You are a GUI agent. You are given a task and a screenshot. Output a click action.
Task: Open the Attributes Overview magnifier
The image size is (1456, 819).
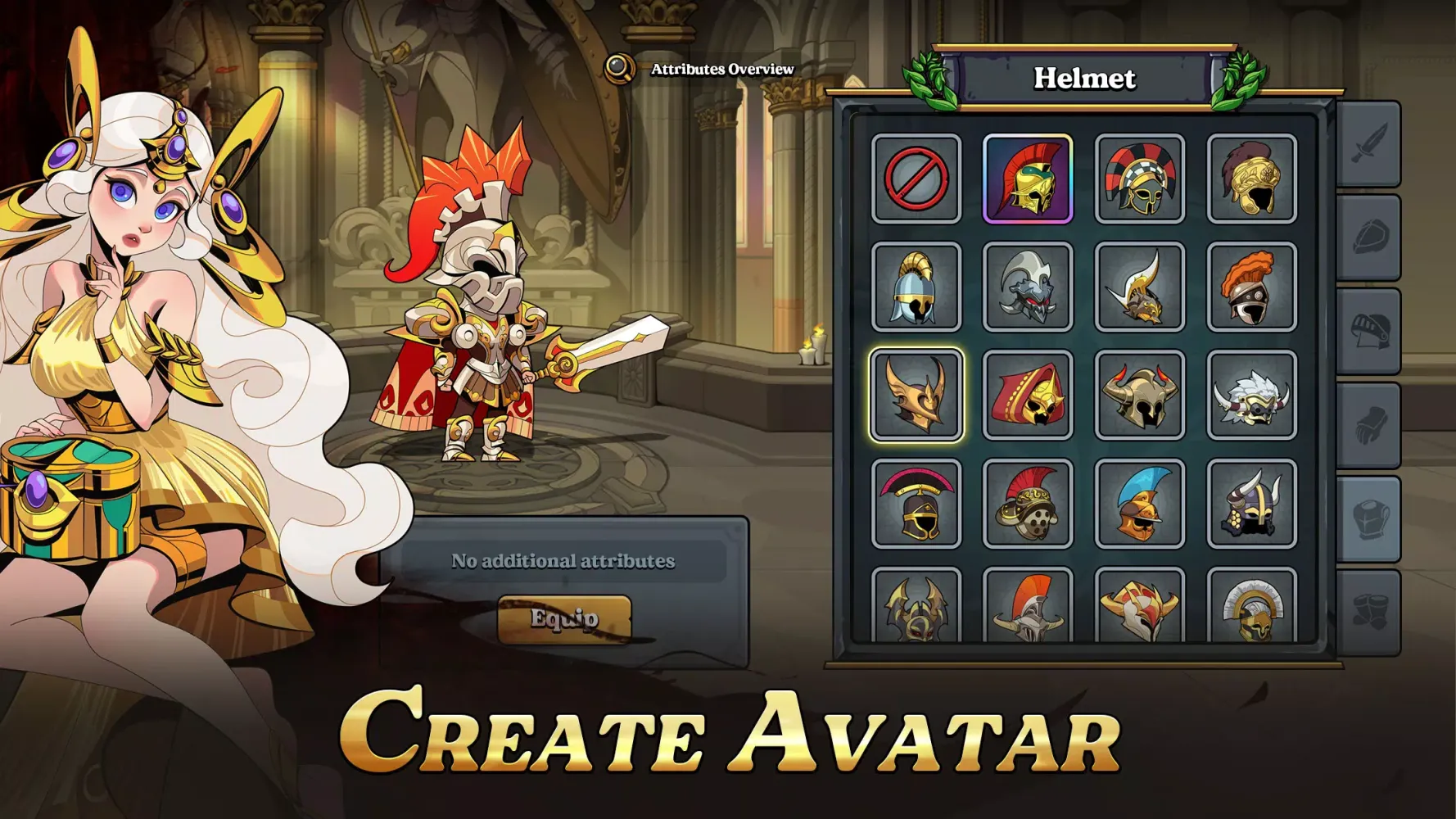point(620,69)
